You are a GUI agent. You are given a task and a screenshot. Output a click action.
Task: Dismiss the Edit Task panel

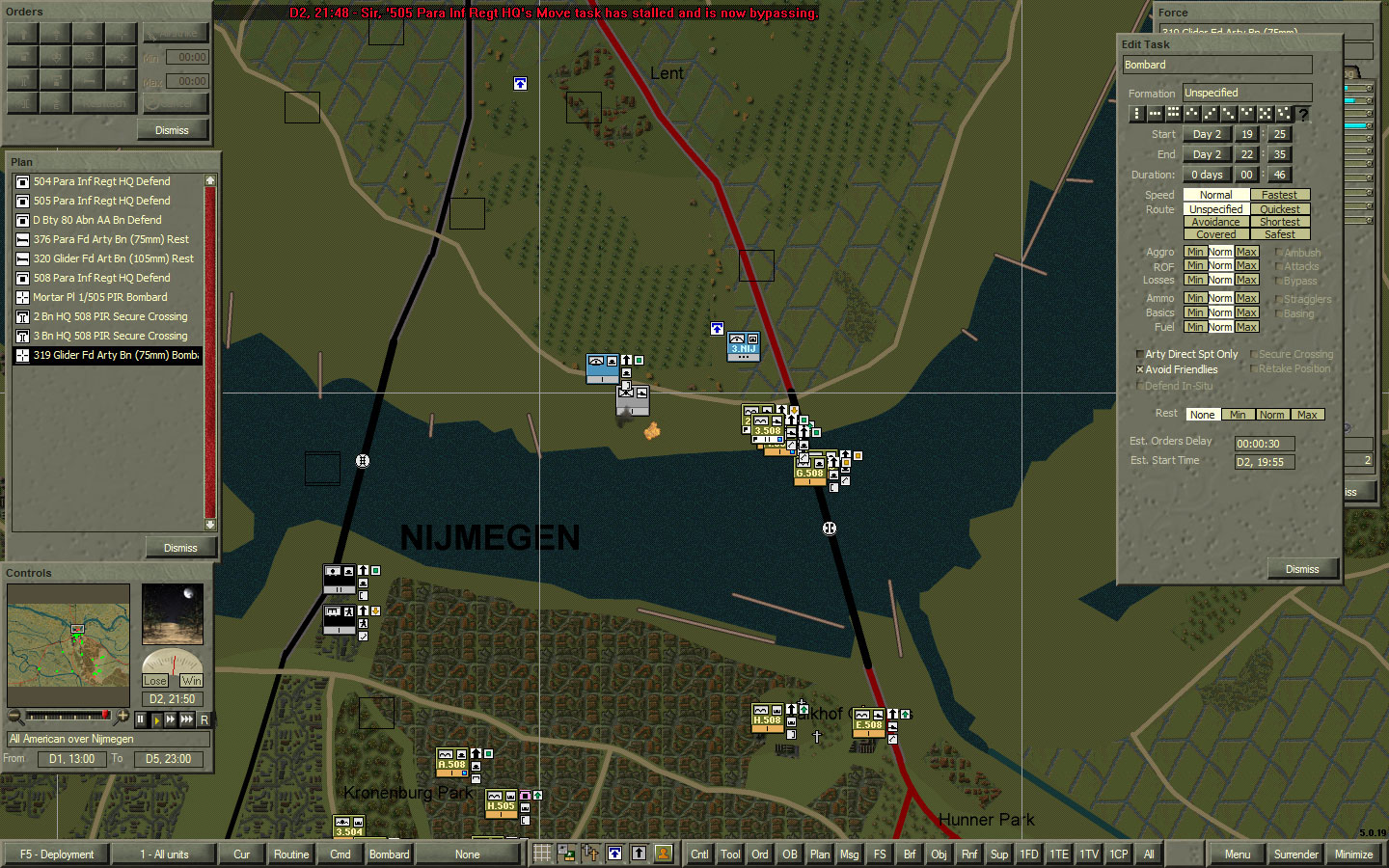click(1303, 568)
